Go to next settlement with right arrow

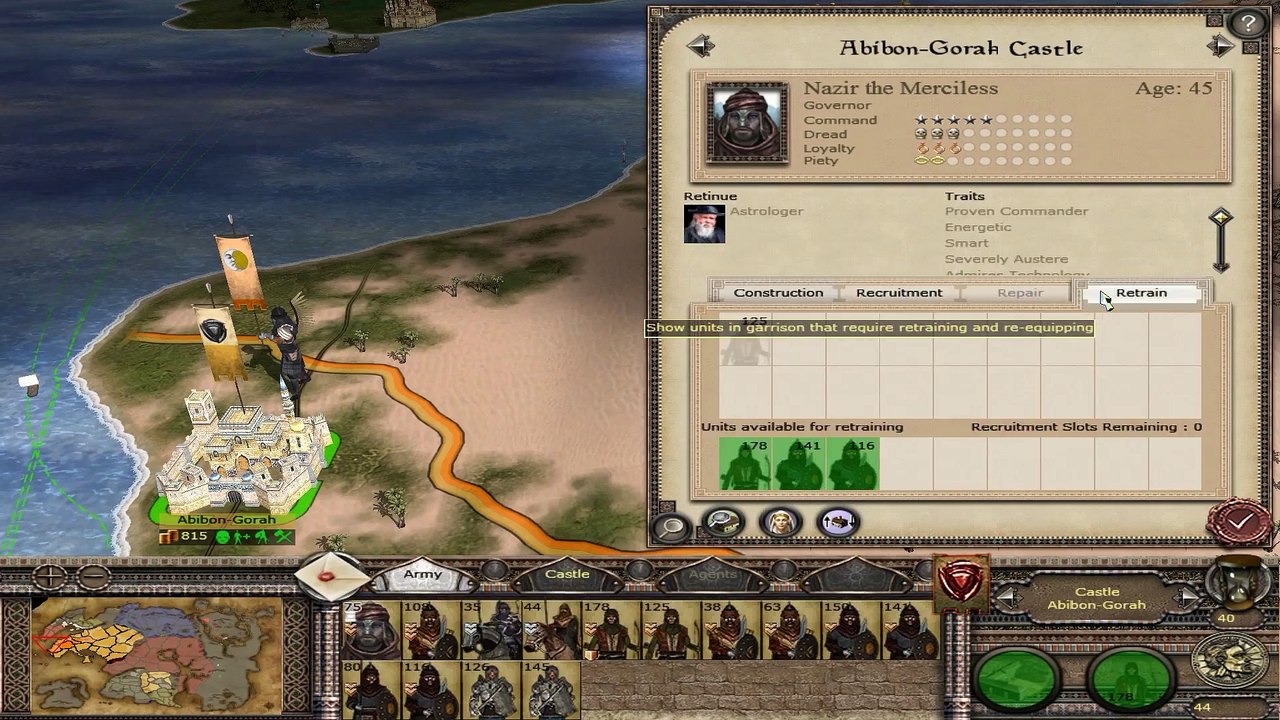click(1220, 46)
